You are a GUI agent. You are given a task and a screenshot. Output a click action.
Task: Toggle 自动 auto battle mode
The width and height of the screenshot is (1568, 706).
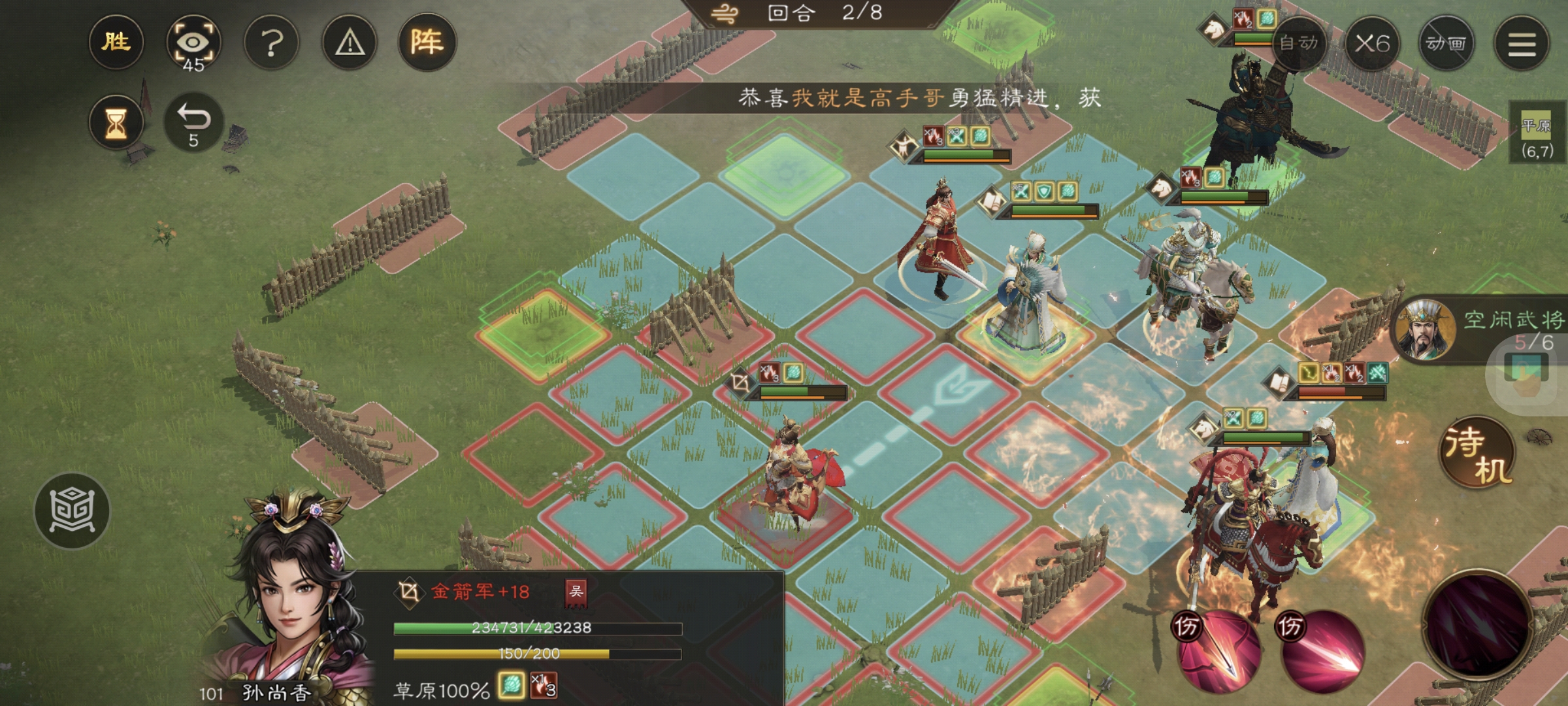[x=1298, y=44]
